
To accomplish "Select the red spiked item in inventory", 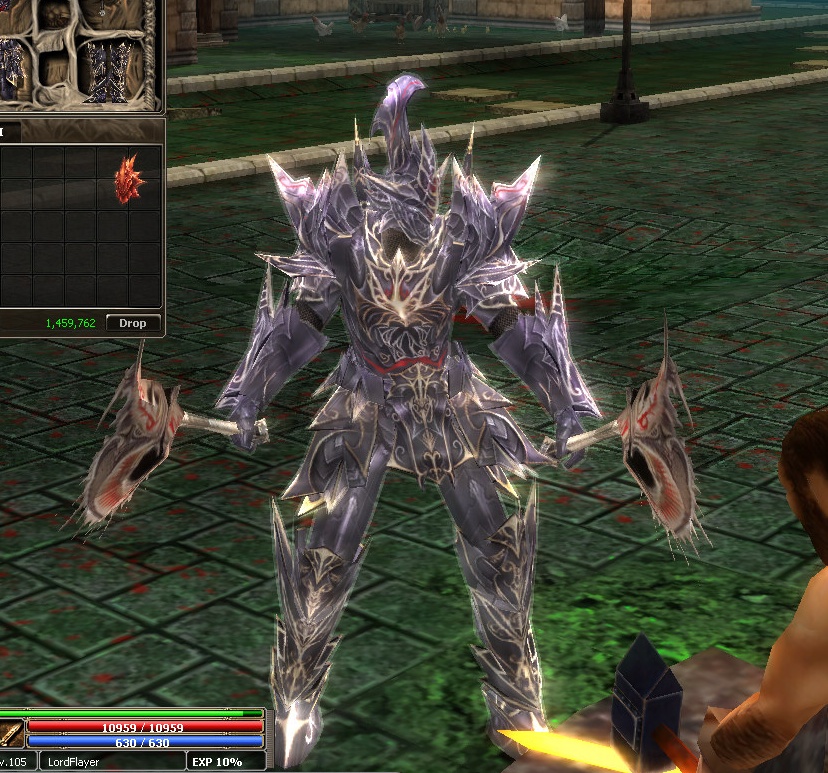I will click(x=129, y=178).
